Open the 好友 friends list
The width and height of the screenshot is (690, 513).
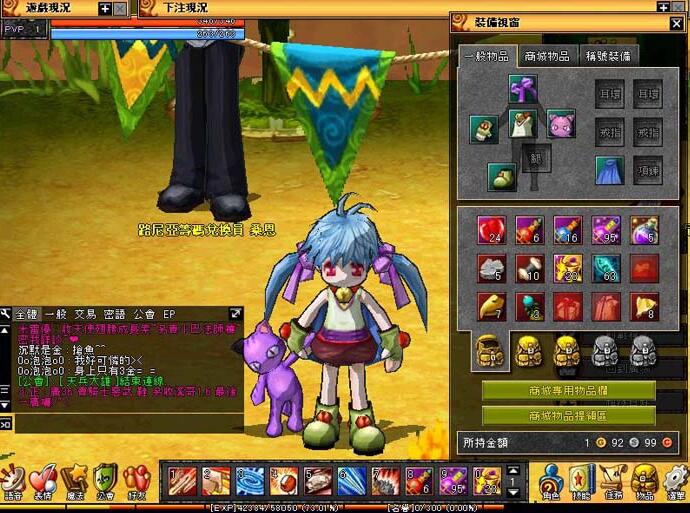[x=136, y=481]
